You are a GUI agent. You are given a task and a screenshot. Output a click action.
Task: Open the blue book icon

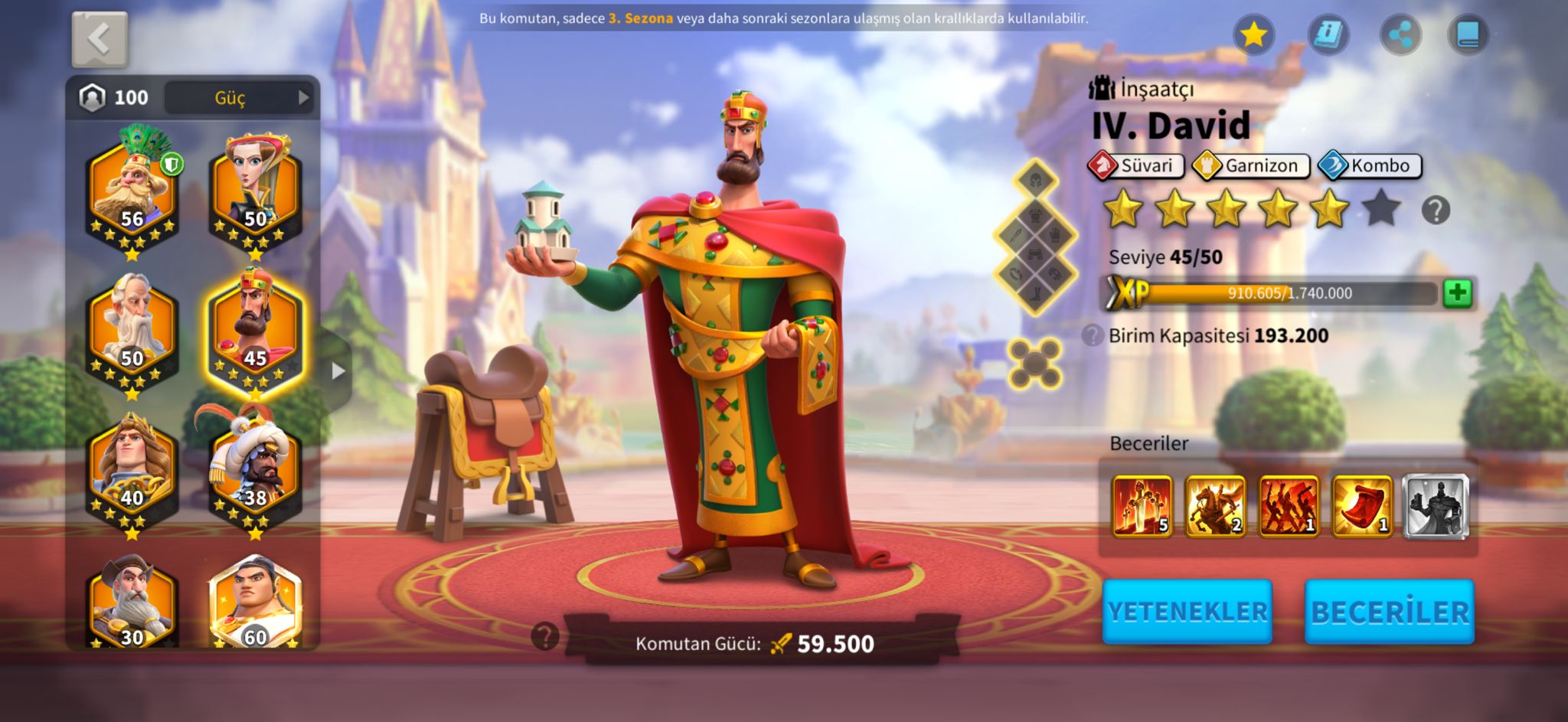point(1468,34)
